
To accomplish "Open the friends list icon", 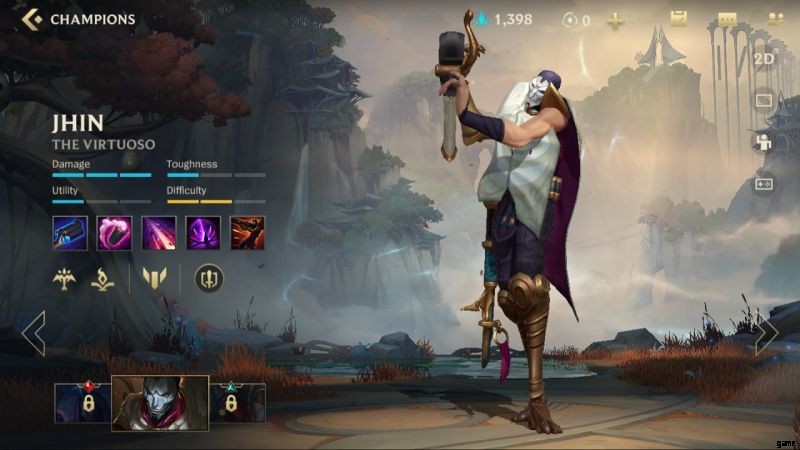I will tap(775, 20).
